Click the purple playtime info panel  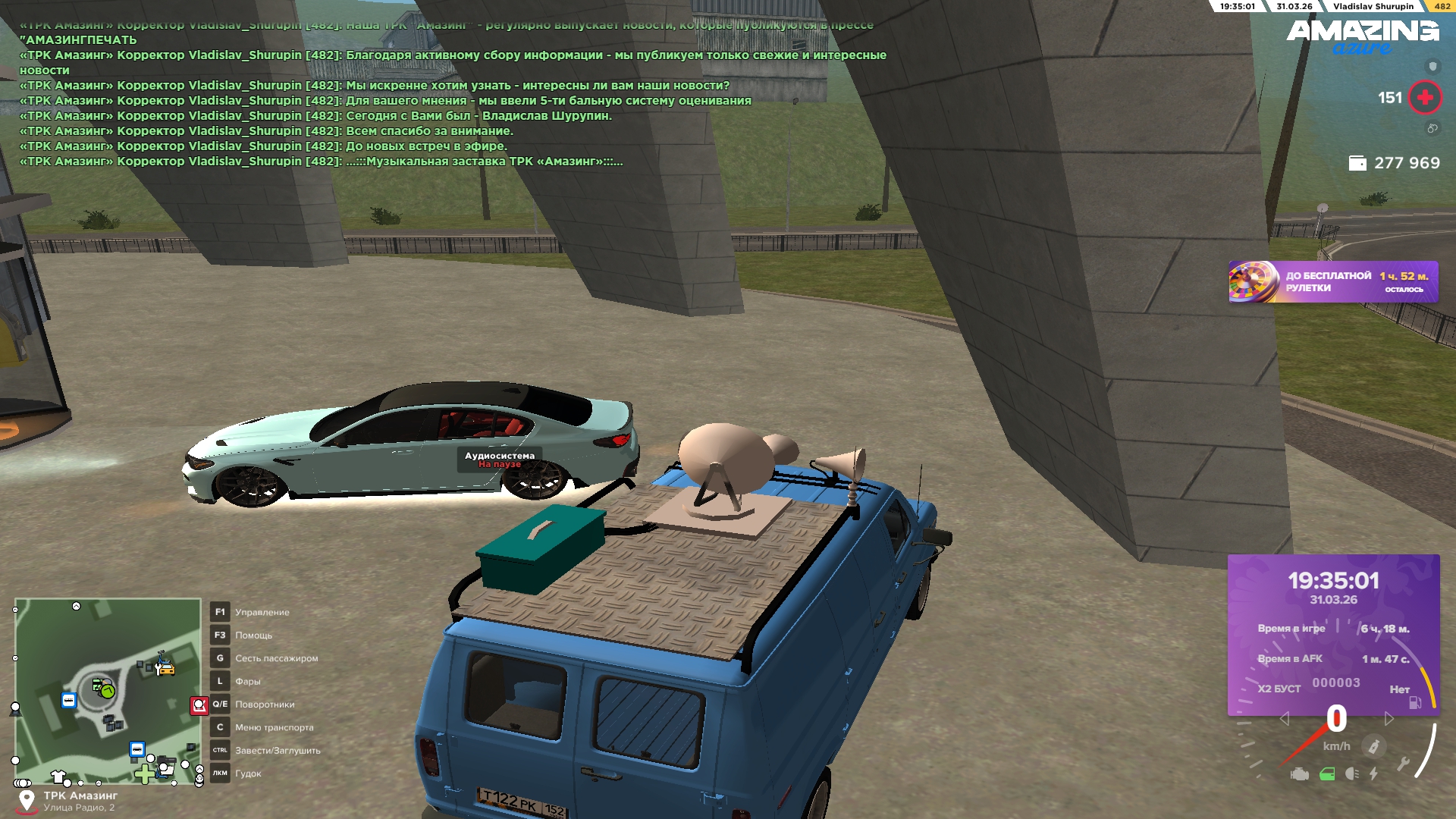[1332, 634]
